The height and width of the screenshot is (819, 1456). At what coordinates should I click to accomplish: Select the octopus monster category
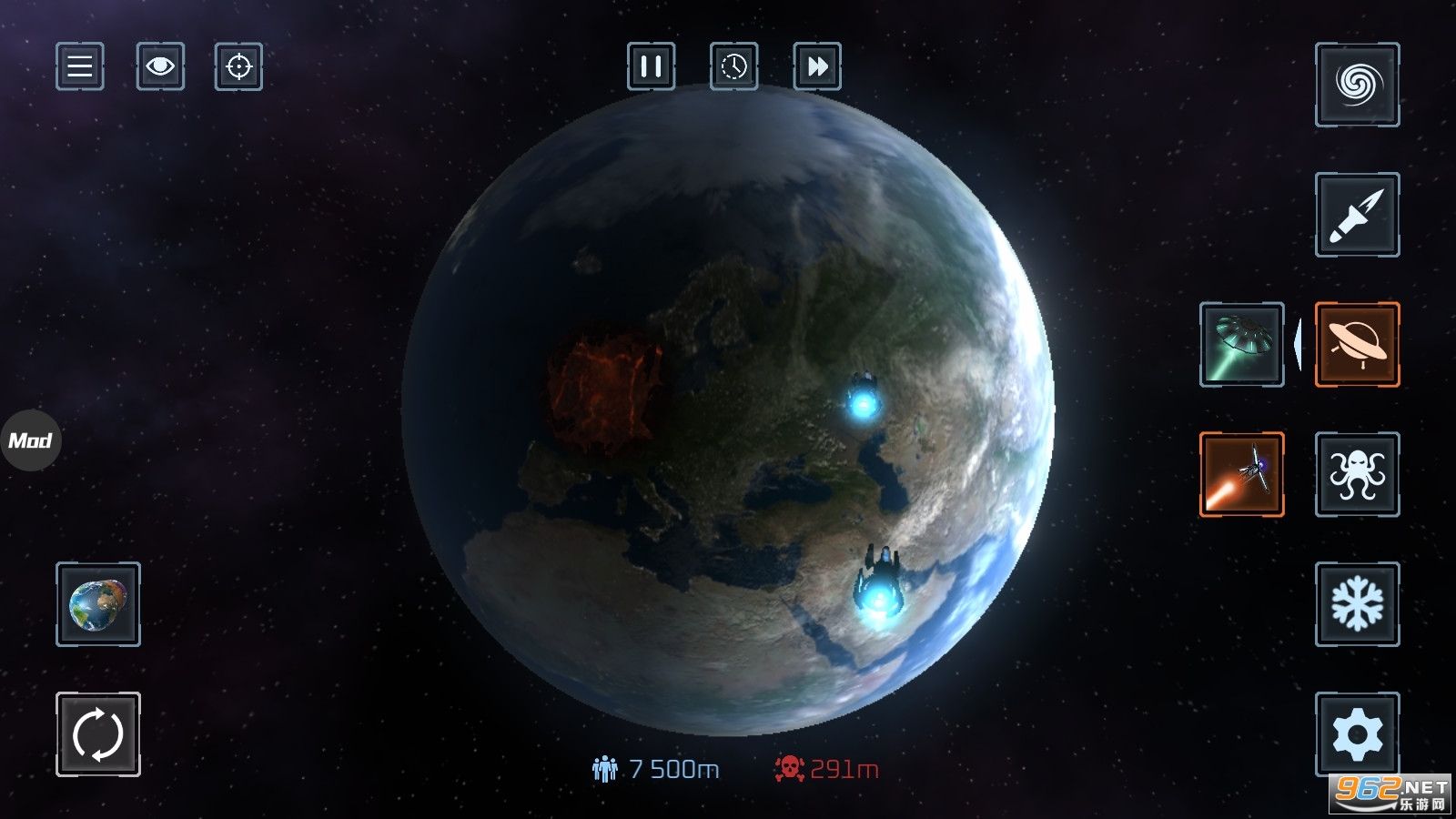[x=1357, y=474]
